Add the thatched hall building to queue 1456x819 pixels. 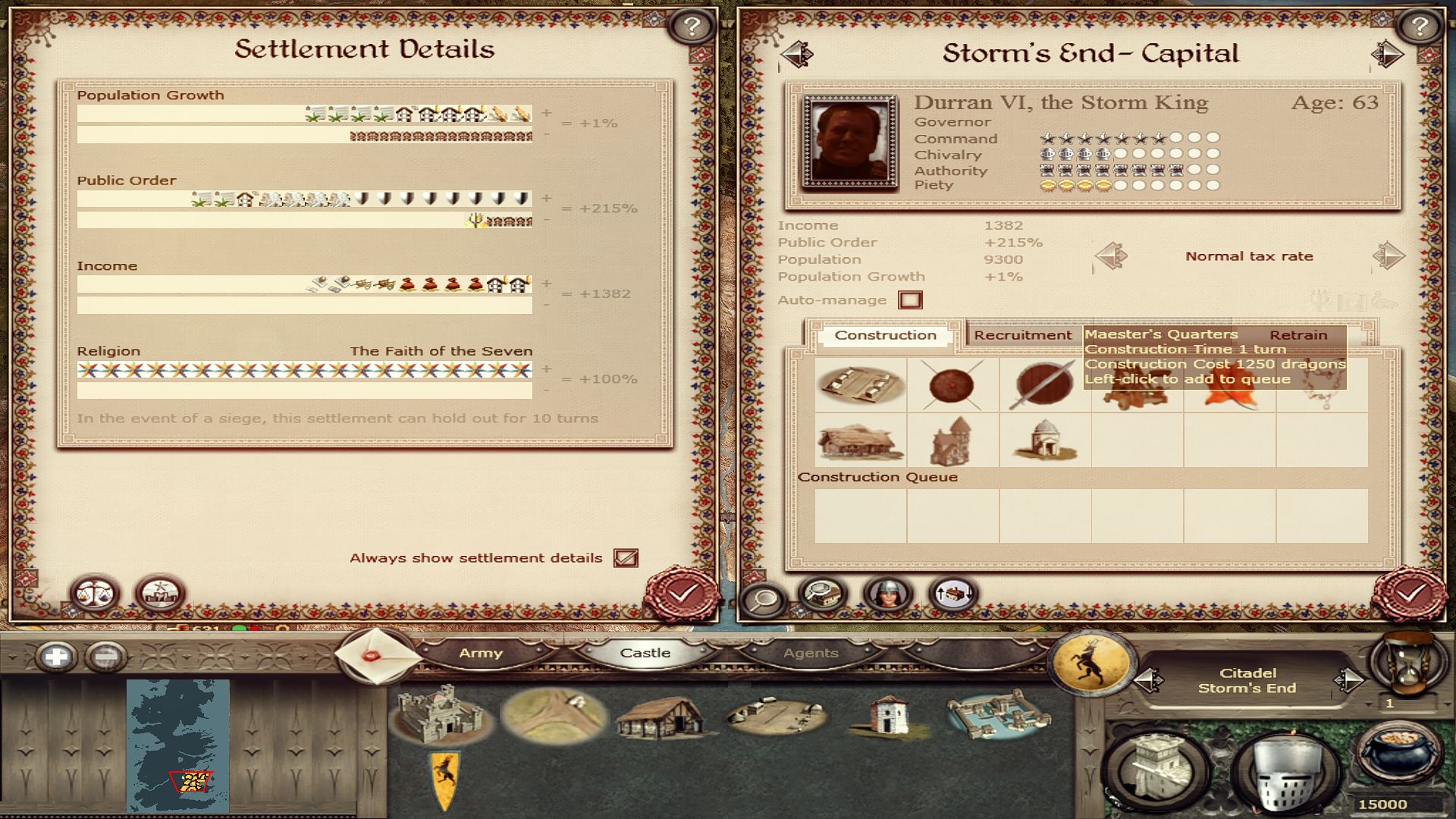[x=861, y=441]
